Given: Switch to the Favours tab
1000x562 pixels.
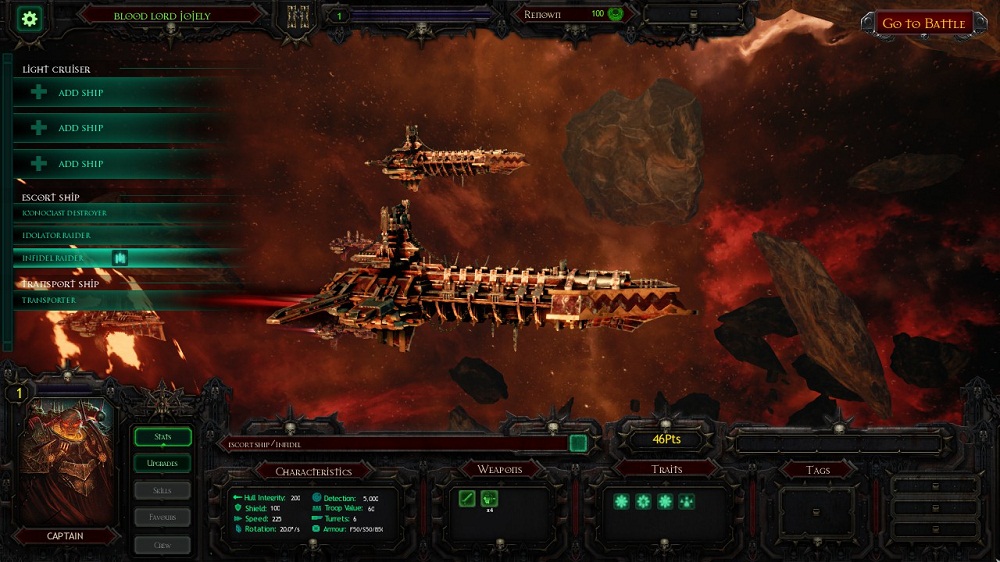Looking at the screenshot, I should (162, 517).
